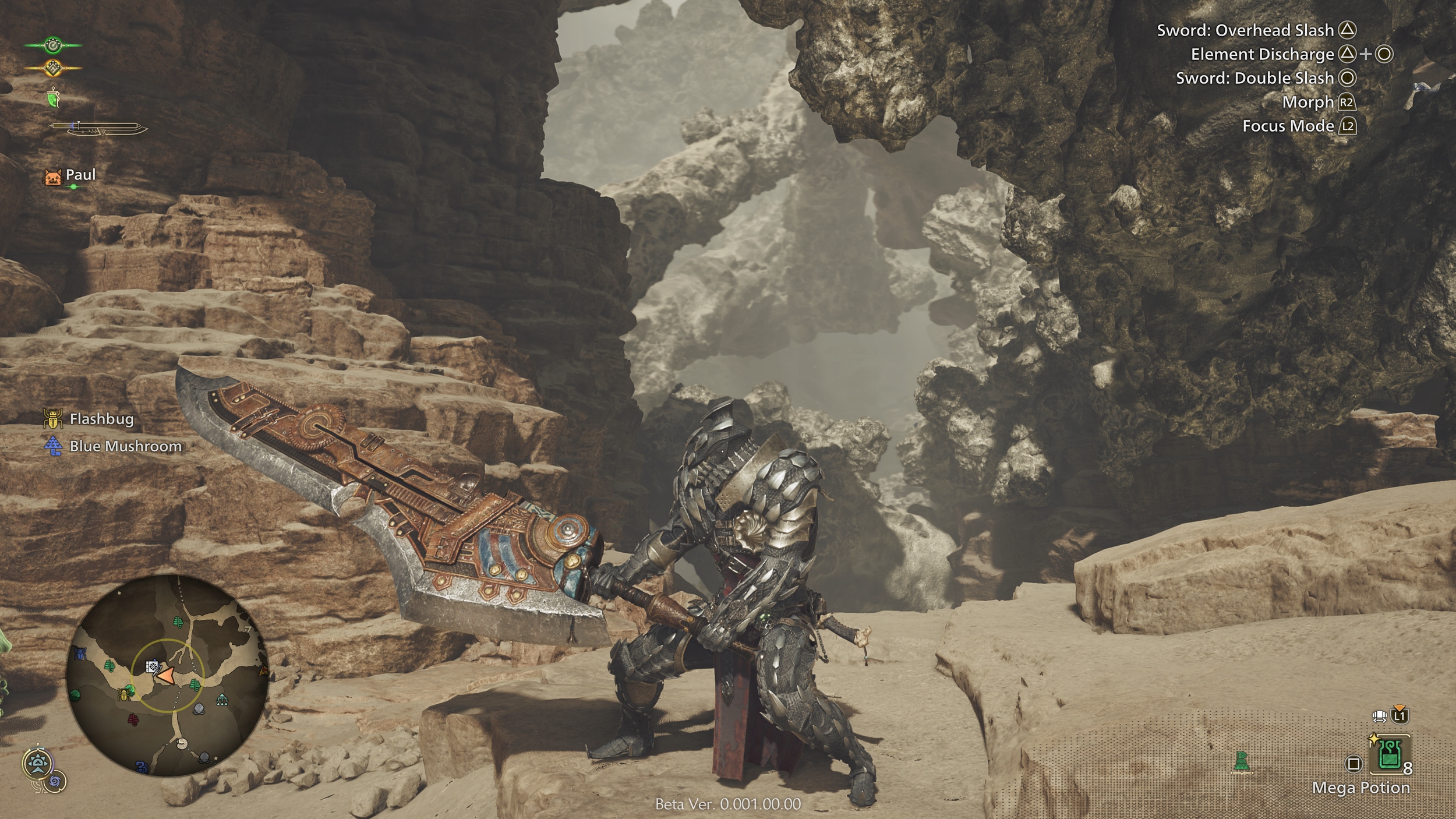
Task: Select the Mega Potion item slot
Action: (1390, 758)
